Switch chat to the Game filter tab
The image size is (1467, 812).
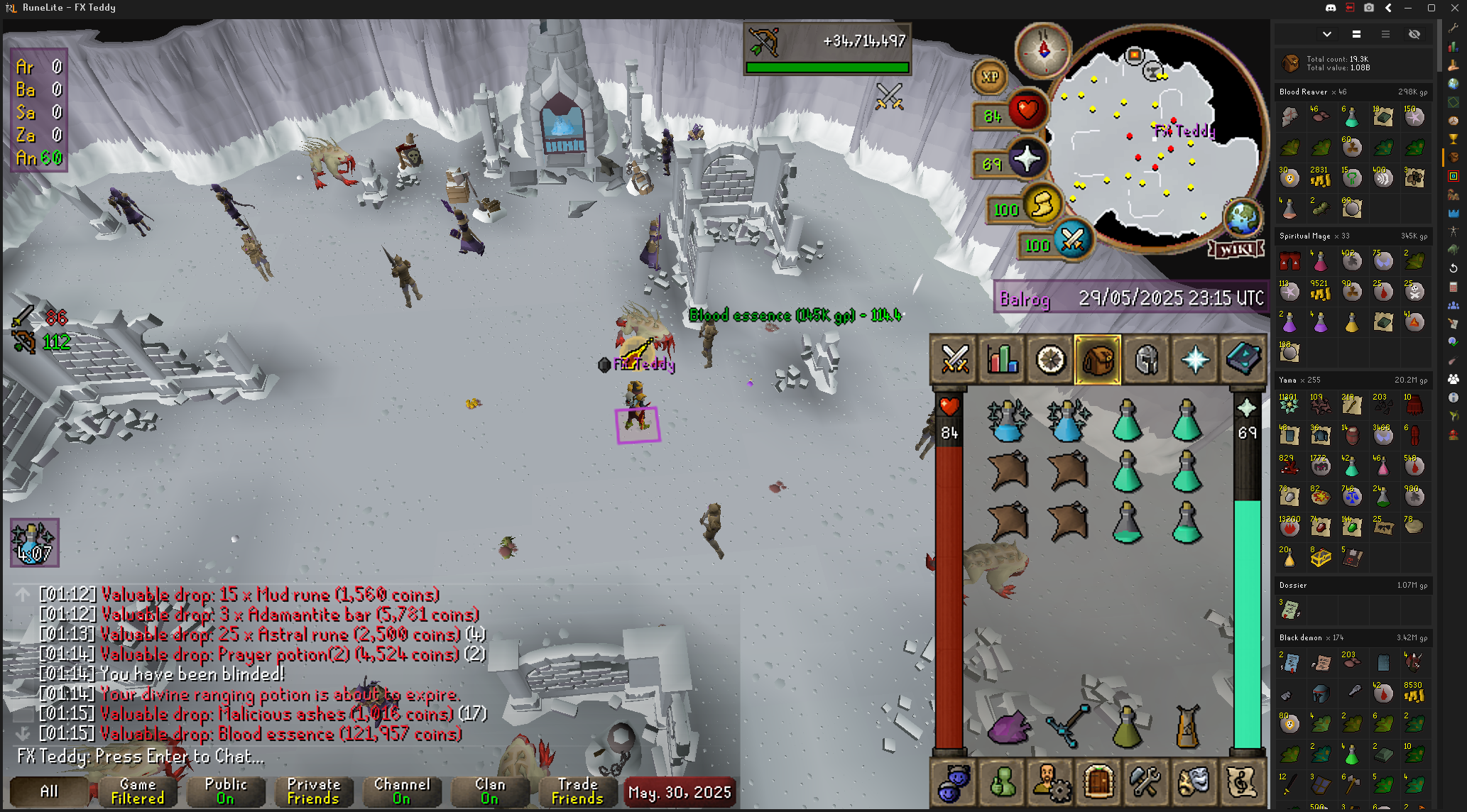(x=138, y=791)
